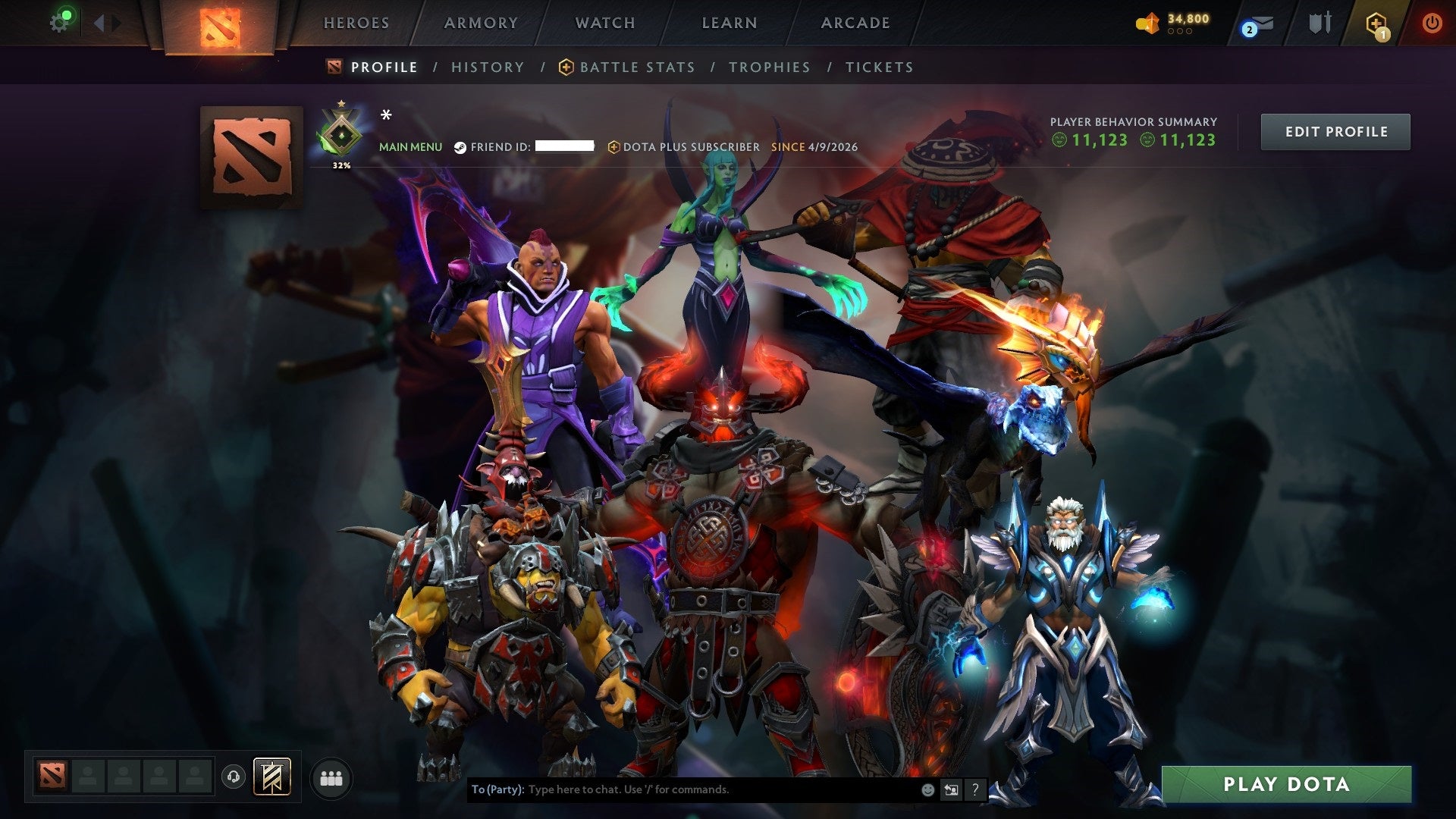Click the chat input field

click(x=682, y=789)
